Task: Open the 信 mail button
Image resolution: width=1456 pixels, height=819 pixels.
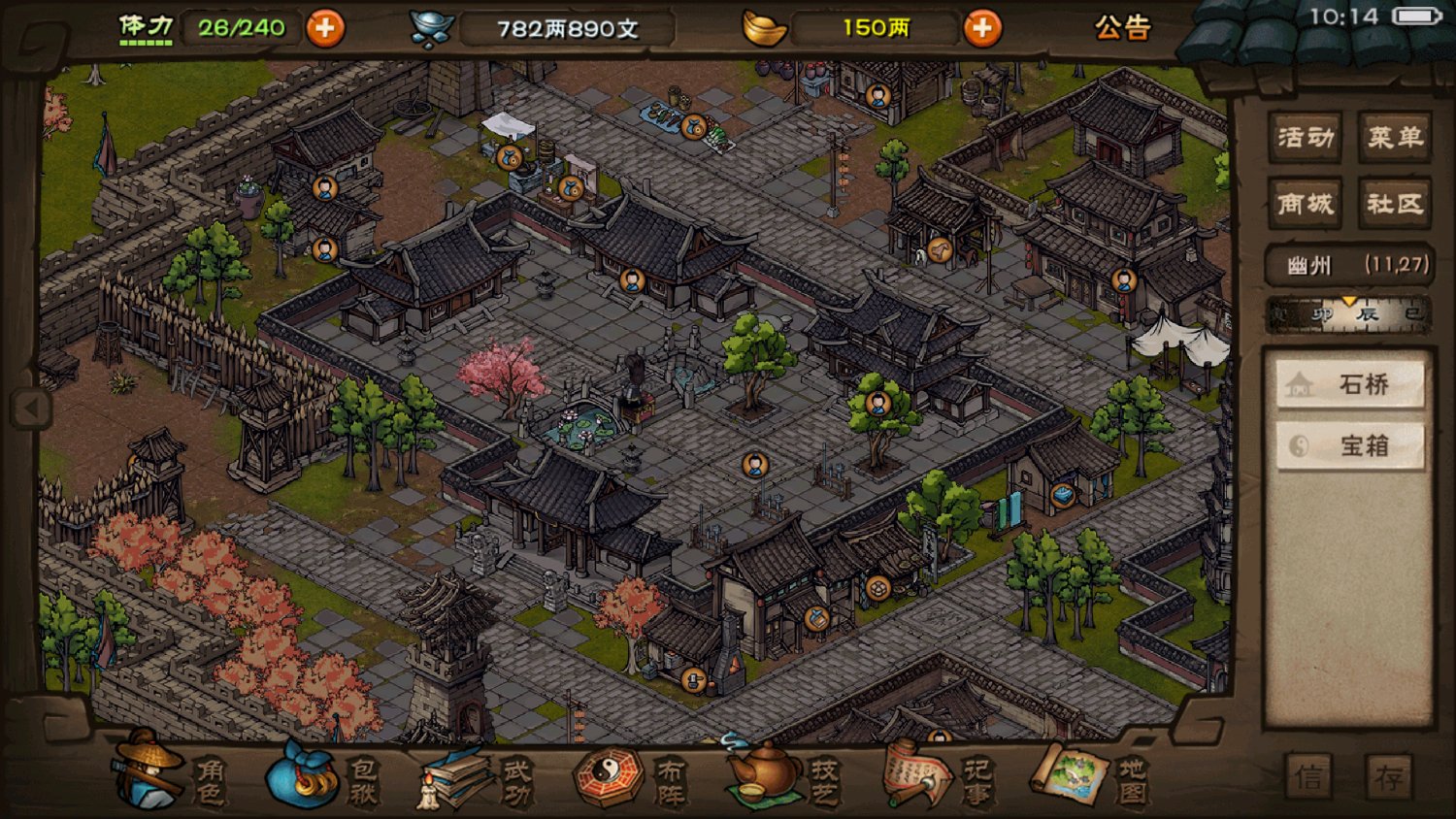Action: pyautogui.click(x=1308, y=777)
